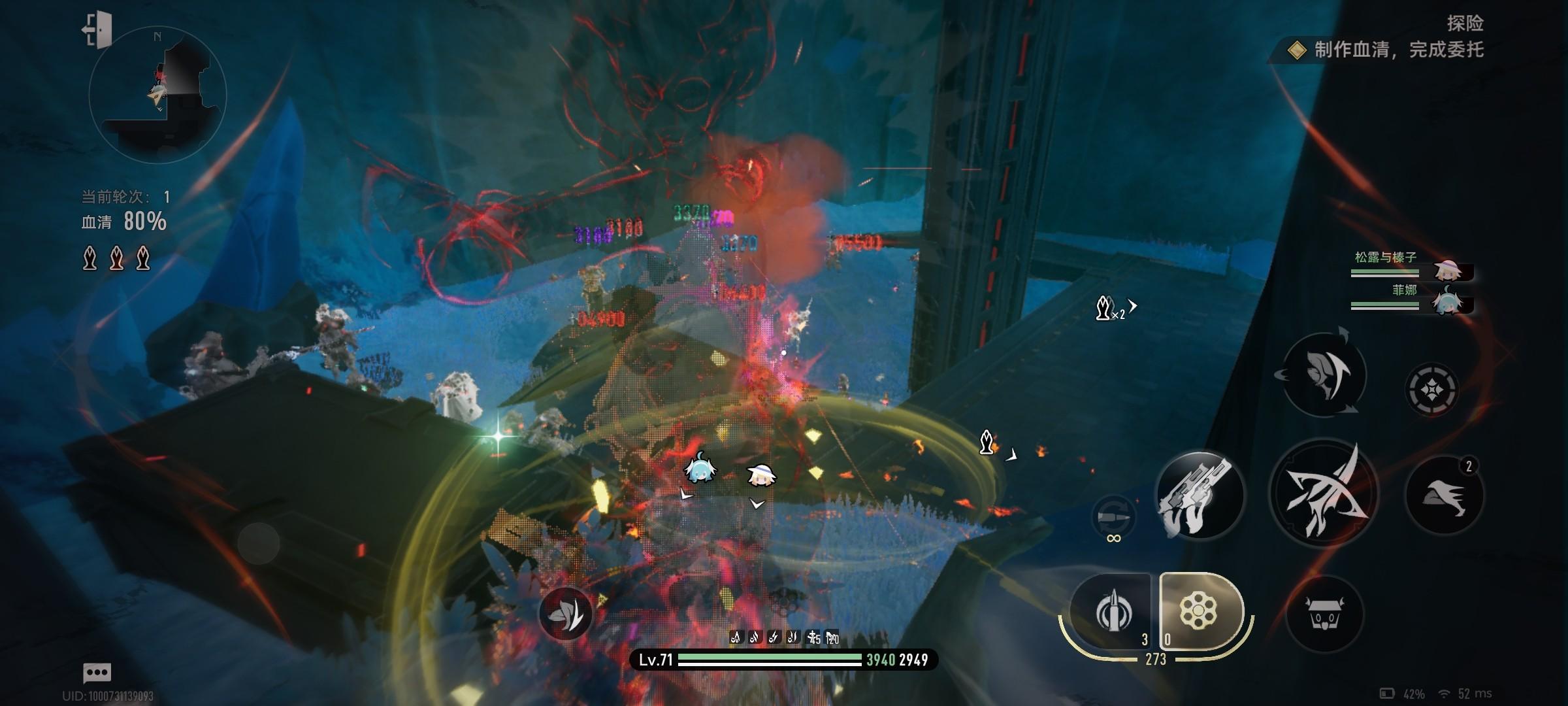Image resolution: width=1568 pixels, height=706 pixels.
Task: Open the circular minimap
Action: click(x=157, y=95)
